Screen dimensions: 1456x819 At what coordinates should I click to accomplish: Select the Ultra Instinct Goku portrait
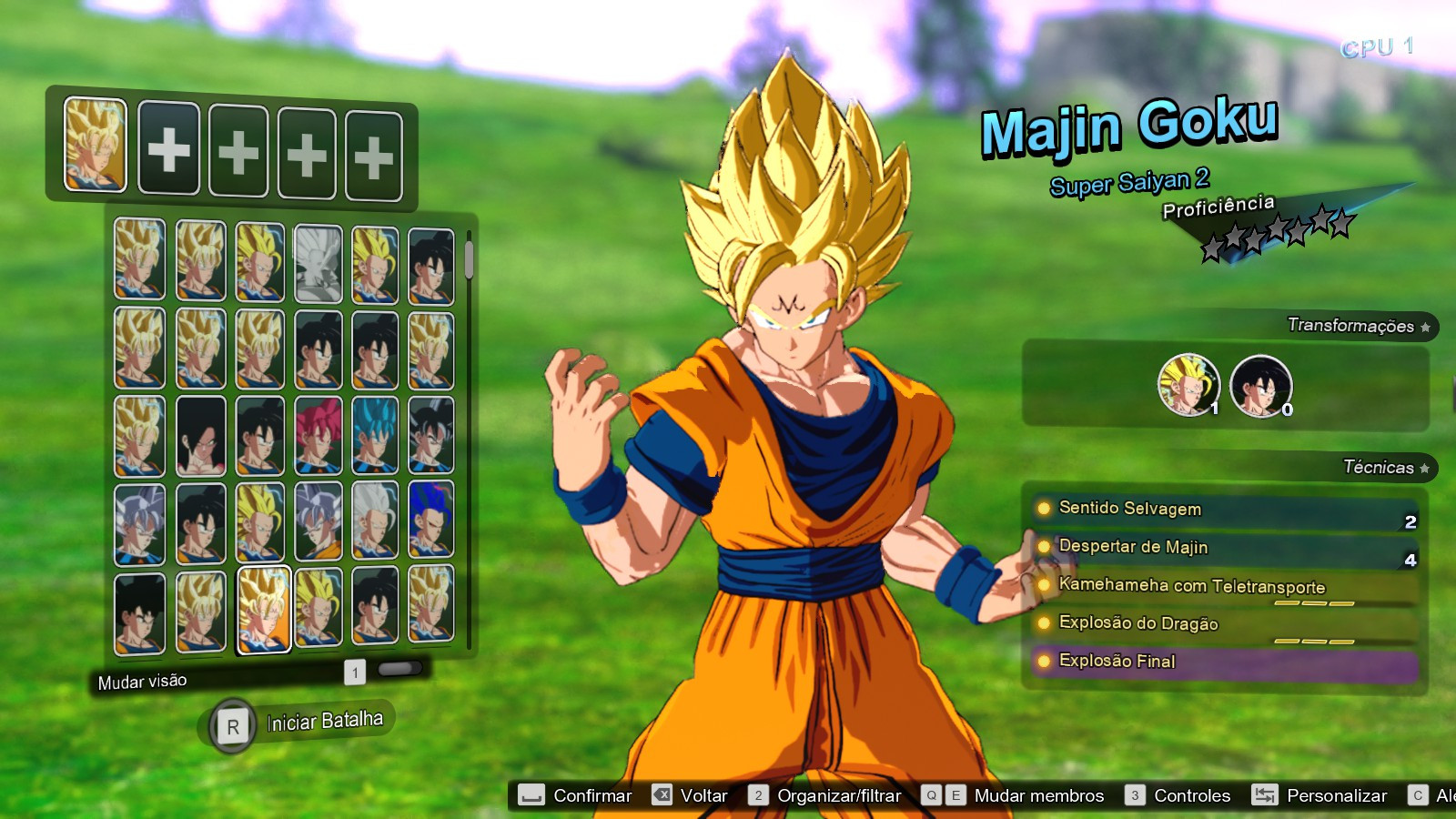pyautogui.click(x=140, y=524)
